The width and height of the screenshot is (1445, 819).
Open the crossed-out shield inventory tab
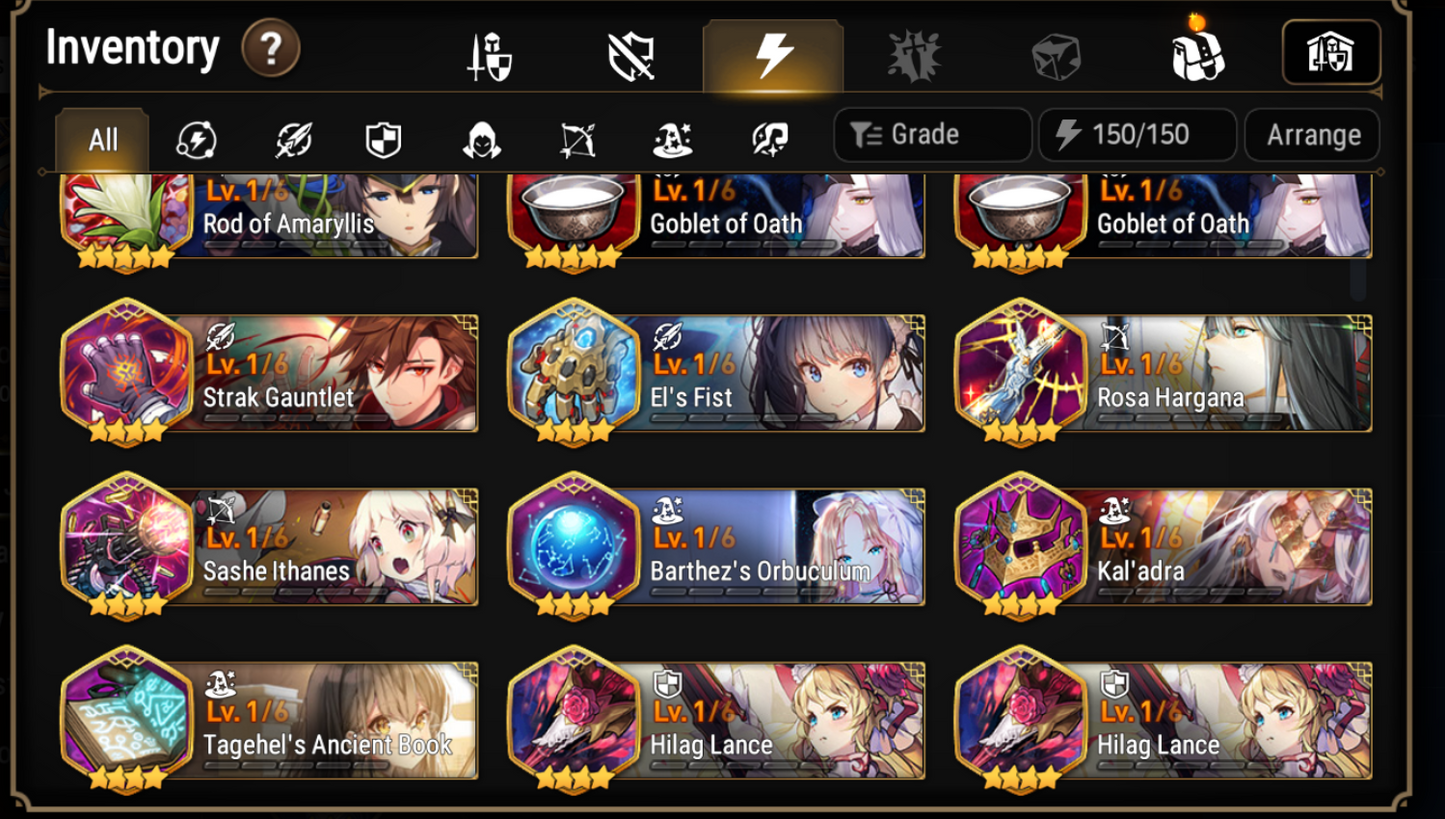(632, 55)
